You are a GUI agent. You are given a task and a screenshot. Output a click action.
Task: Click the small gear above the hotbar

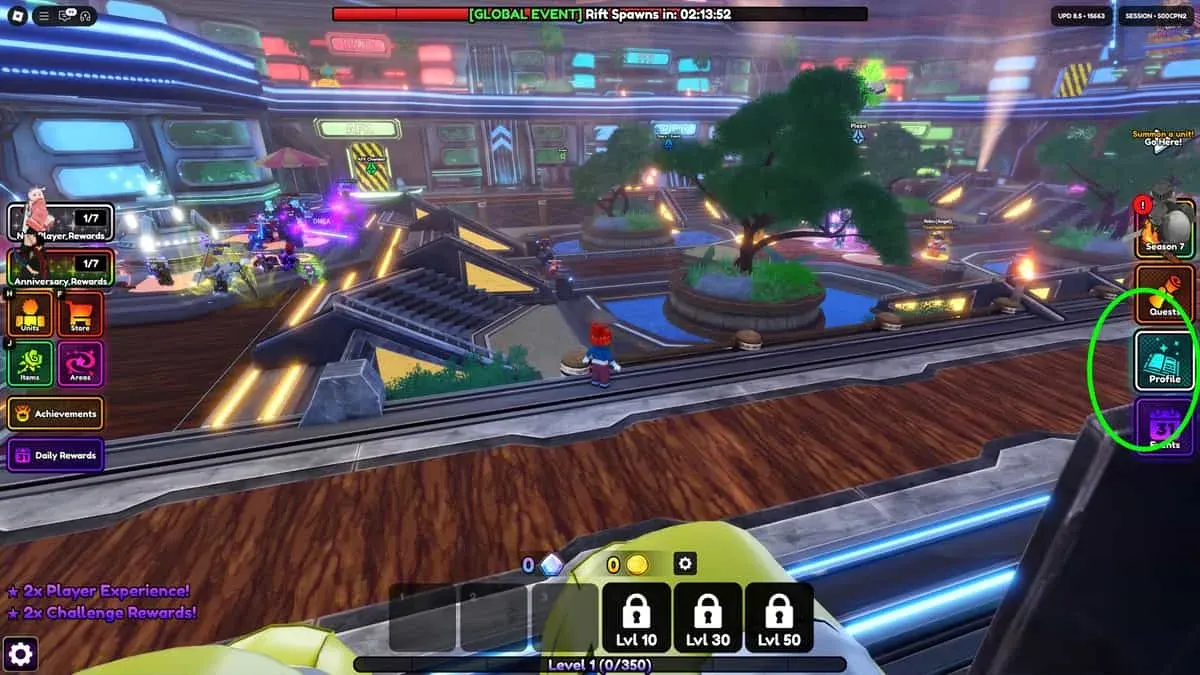pyautogui.click(x=685, y=564)
